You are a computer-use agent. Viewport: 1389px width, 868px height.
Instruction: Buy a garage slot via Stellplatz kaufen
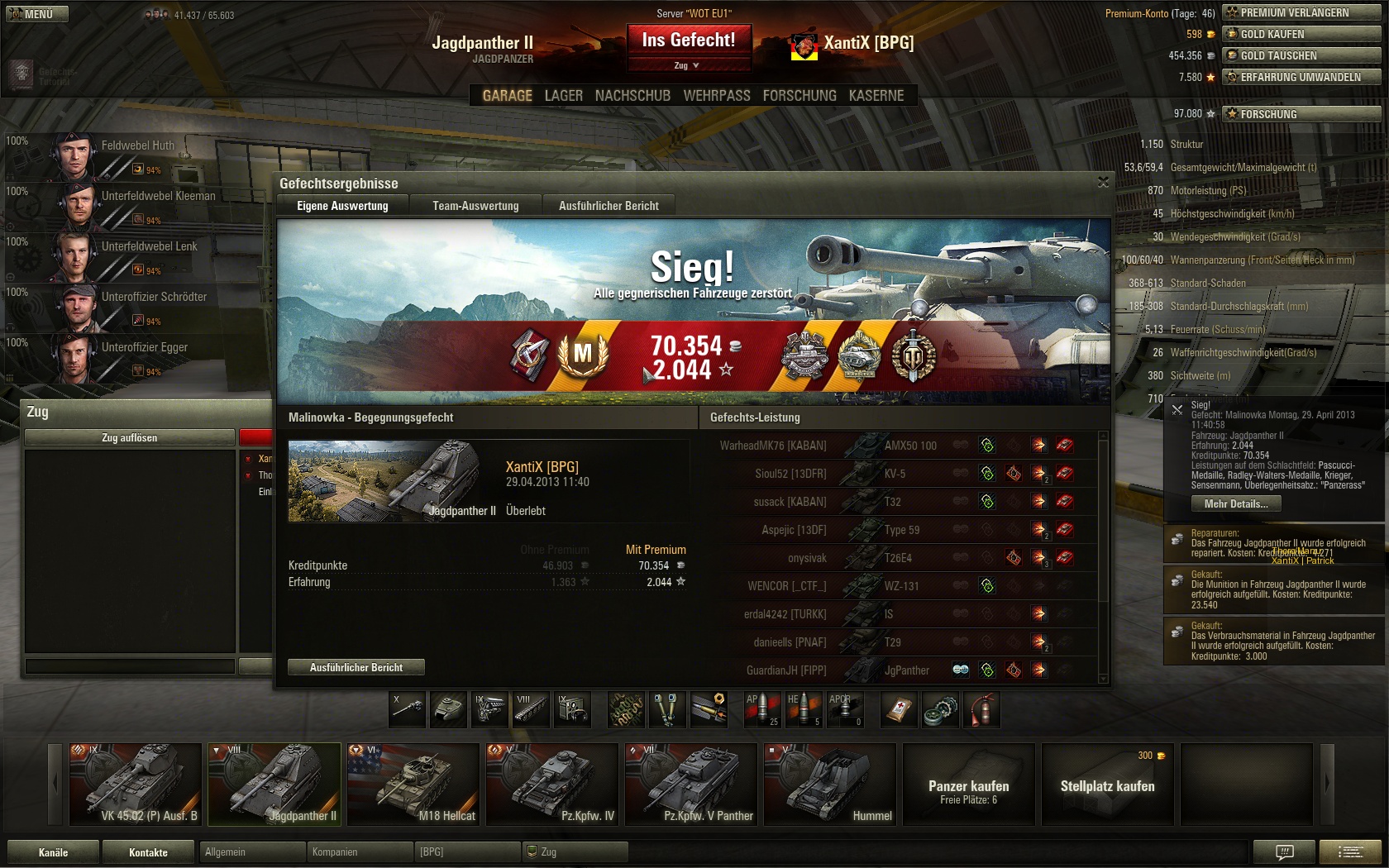pyautogui.click(x=1107, y=784)
